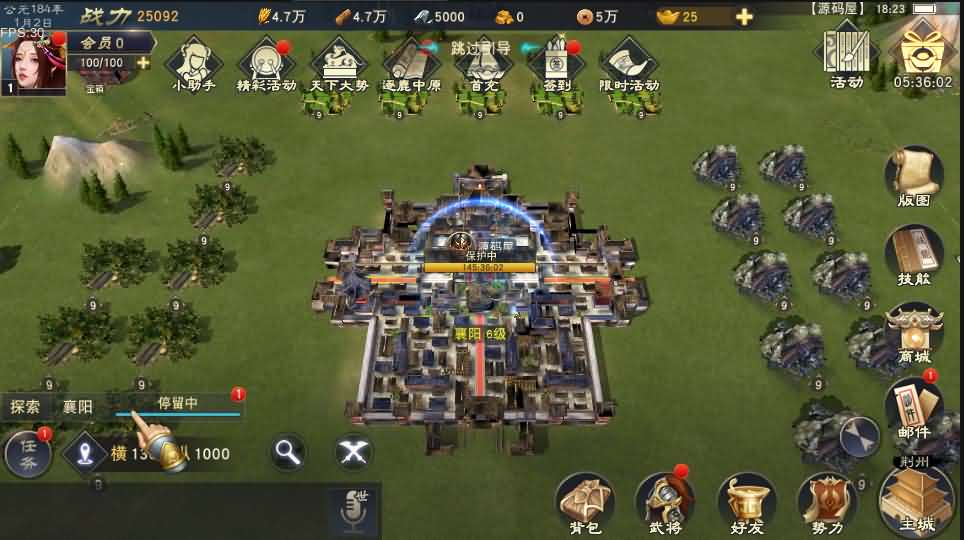Open the 版图 territory map
964x540 pixels.
tap(914, 178)
